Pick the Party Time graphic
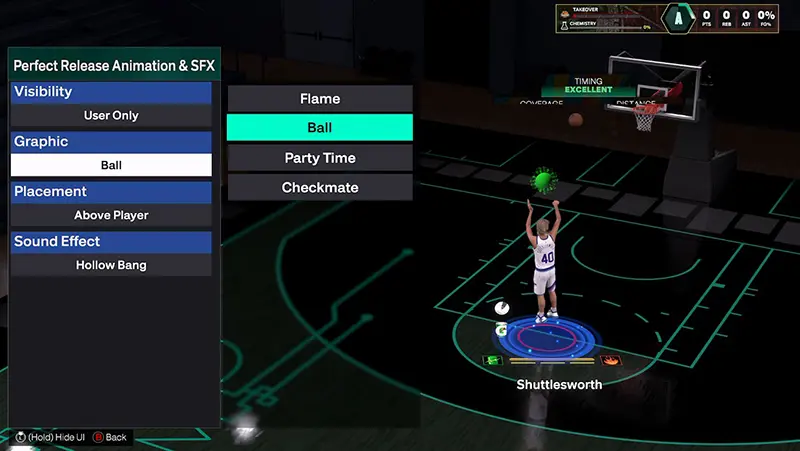This screenshot has width=800, height=451. coord(320,158)
